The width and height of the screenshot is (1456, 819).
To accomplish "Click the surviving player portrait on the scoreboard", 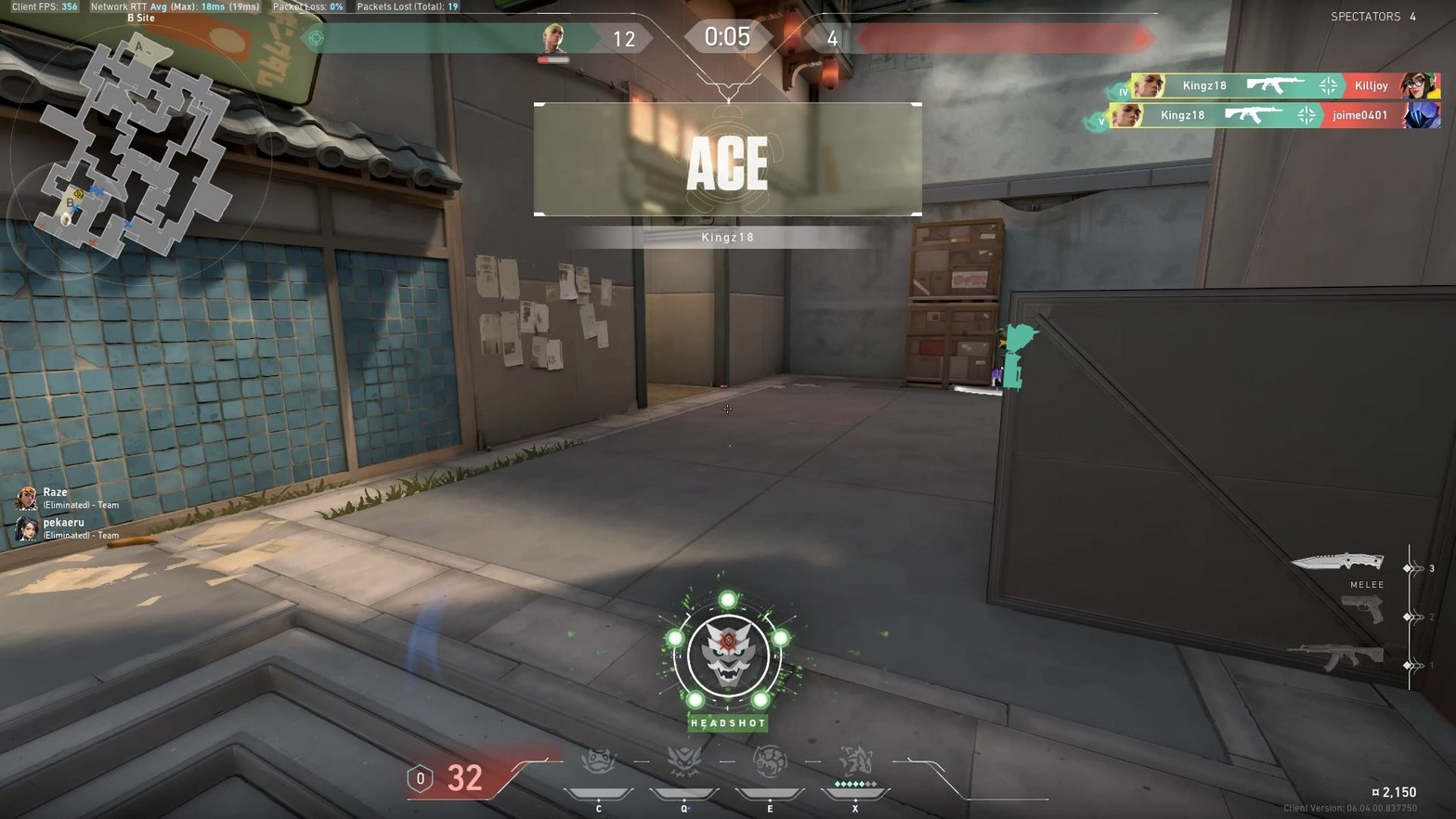I will point(554,39).
